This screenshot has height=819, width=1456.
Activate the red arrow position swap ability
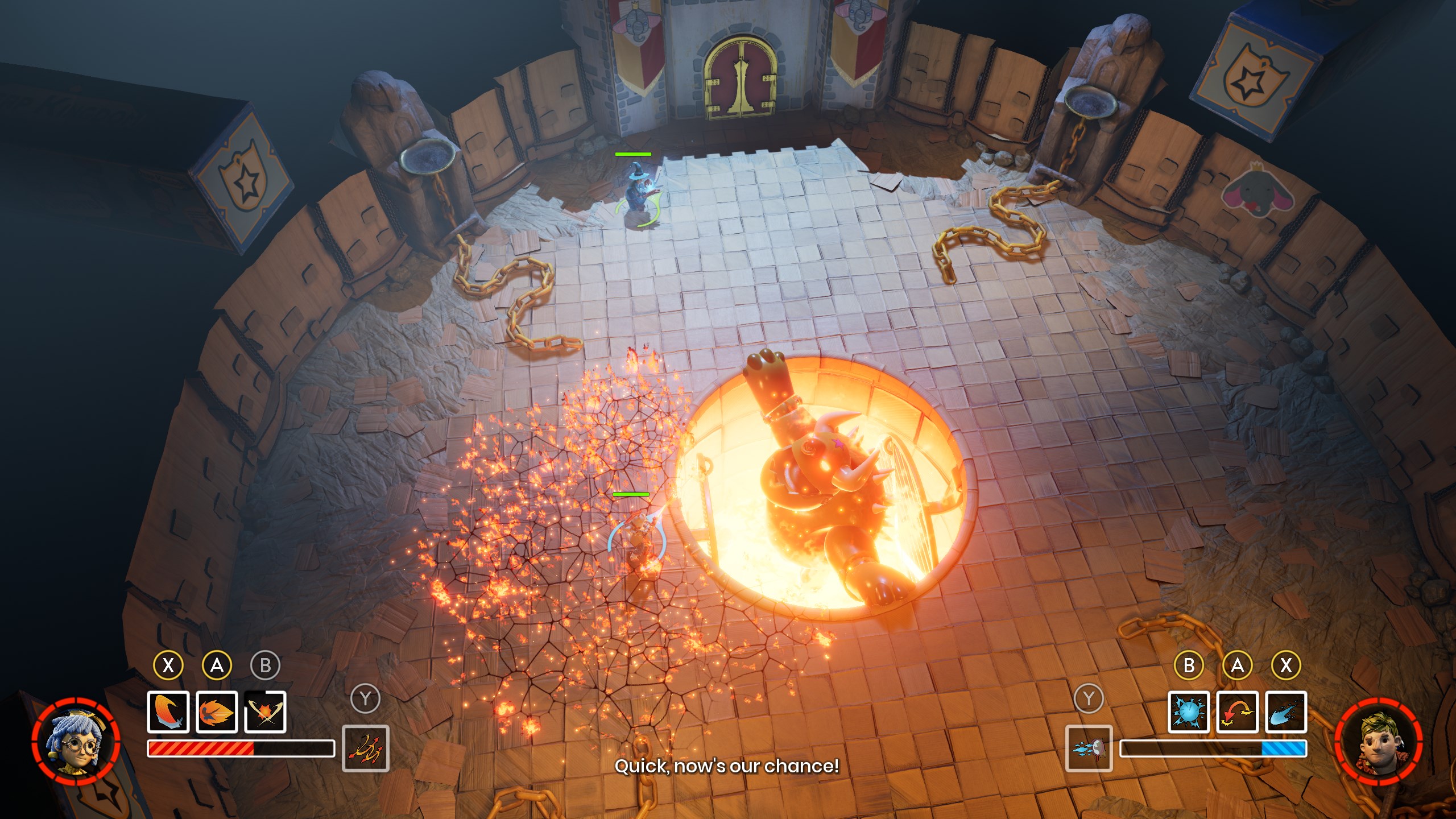pos(1237,712)
